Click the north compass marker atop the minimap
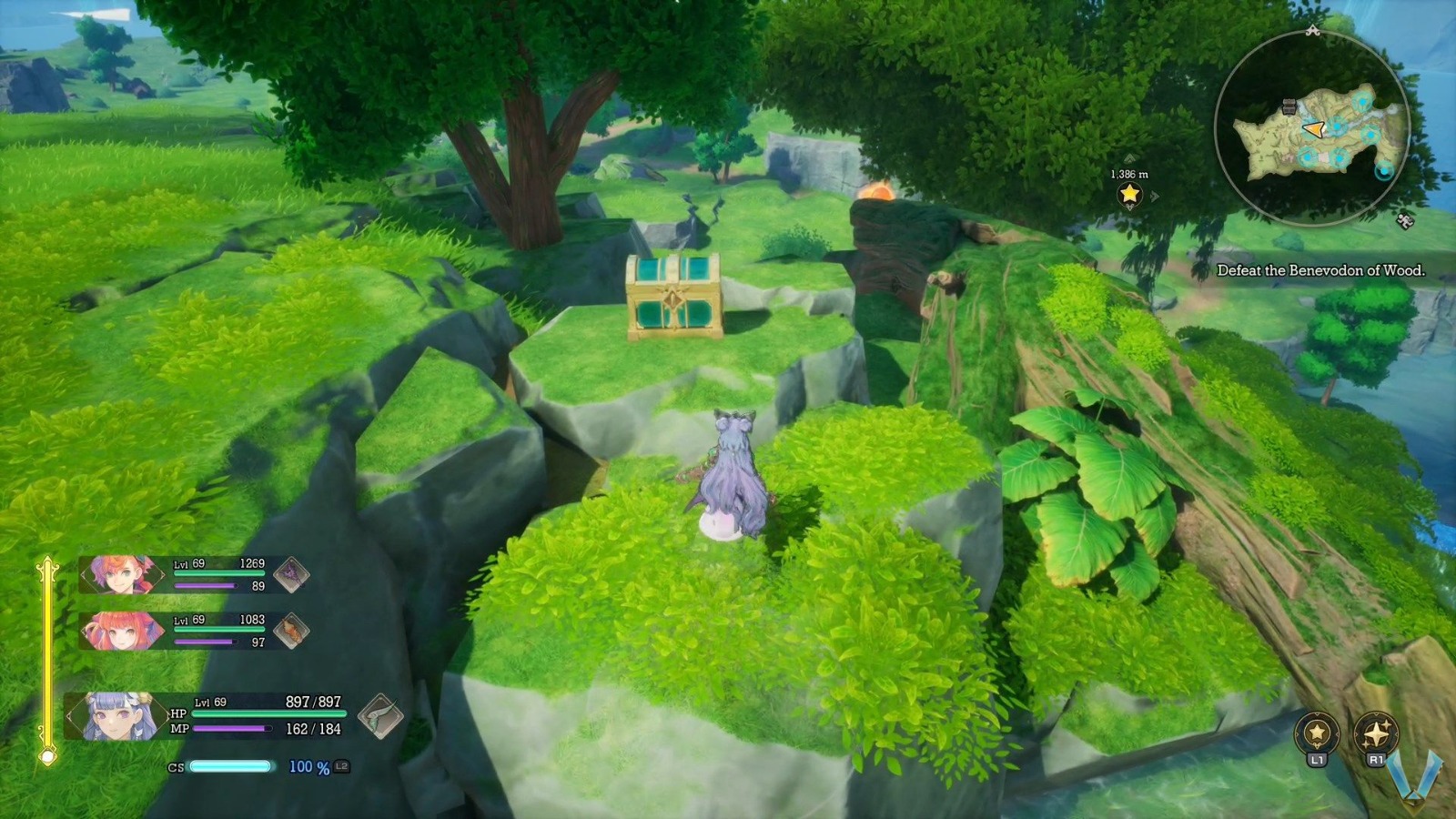This screenshot has width=1456, height=819. pos(1313,31)
